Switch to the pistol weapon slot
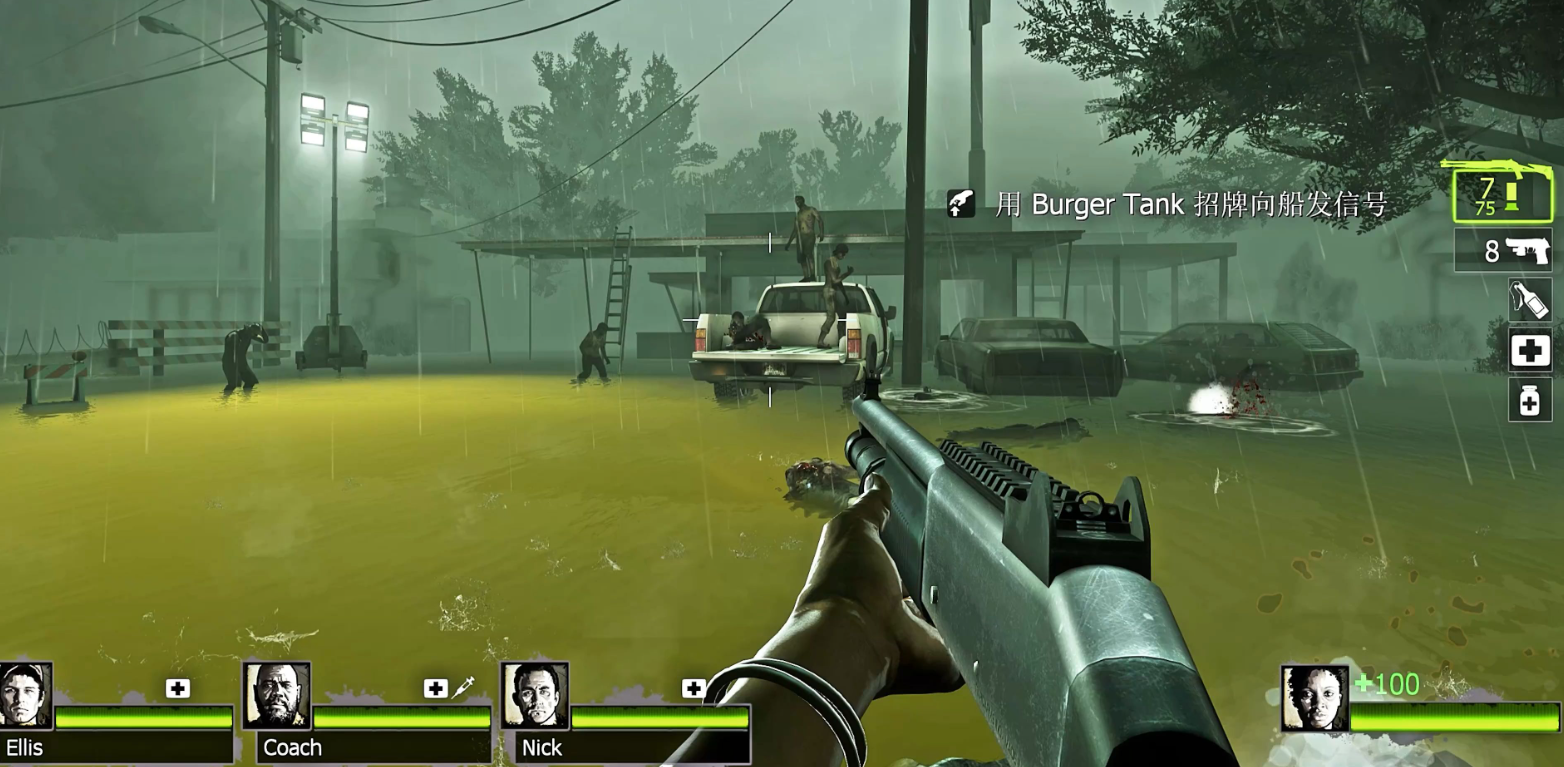The height and width of the screenshot is (767, 1564). (x=1504, y=250)
